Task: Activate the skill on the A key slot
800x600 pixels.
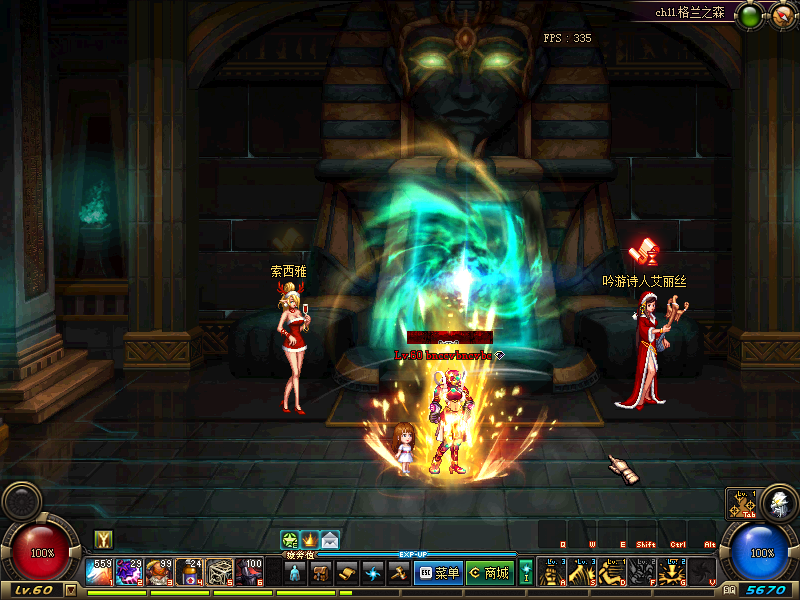Action: coord(551,572)
